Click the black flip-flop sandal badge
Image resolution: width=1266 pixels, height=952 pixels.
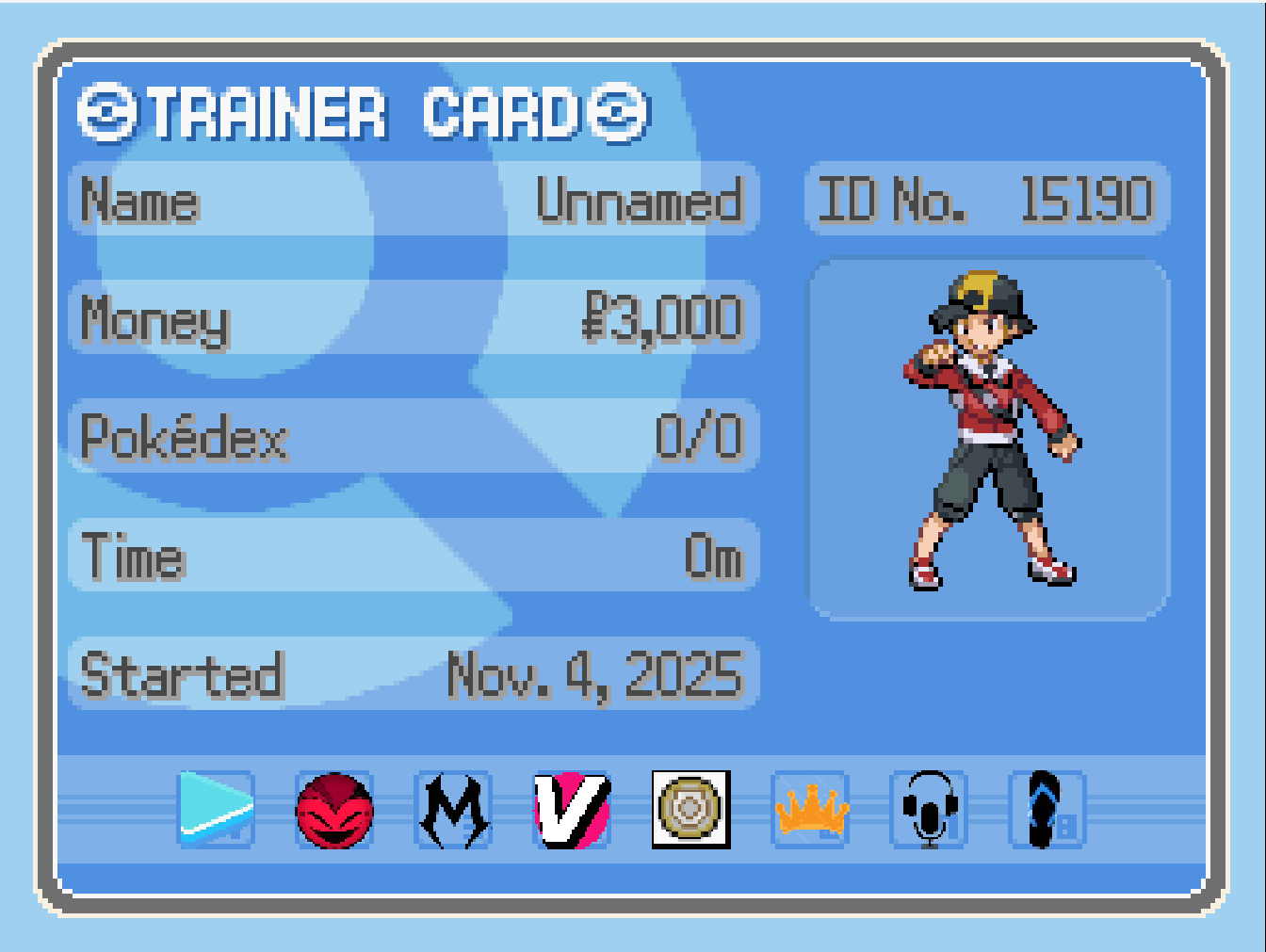1047,810
